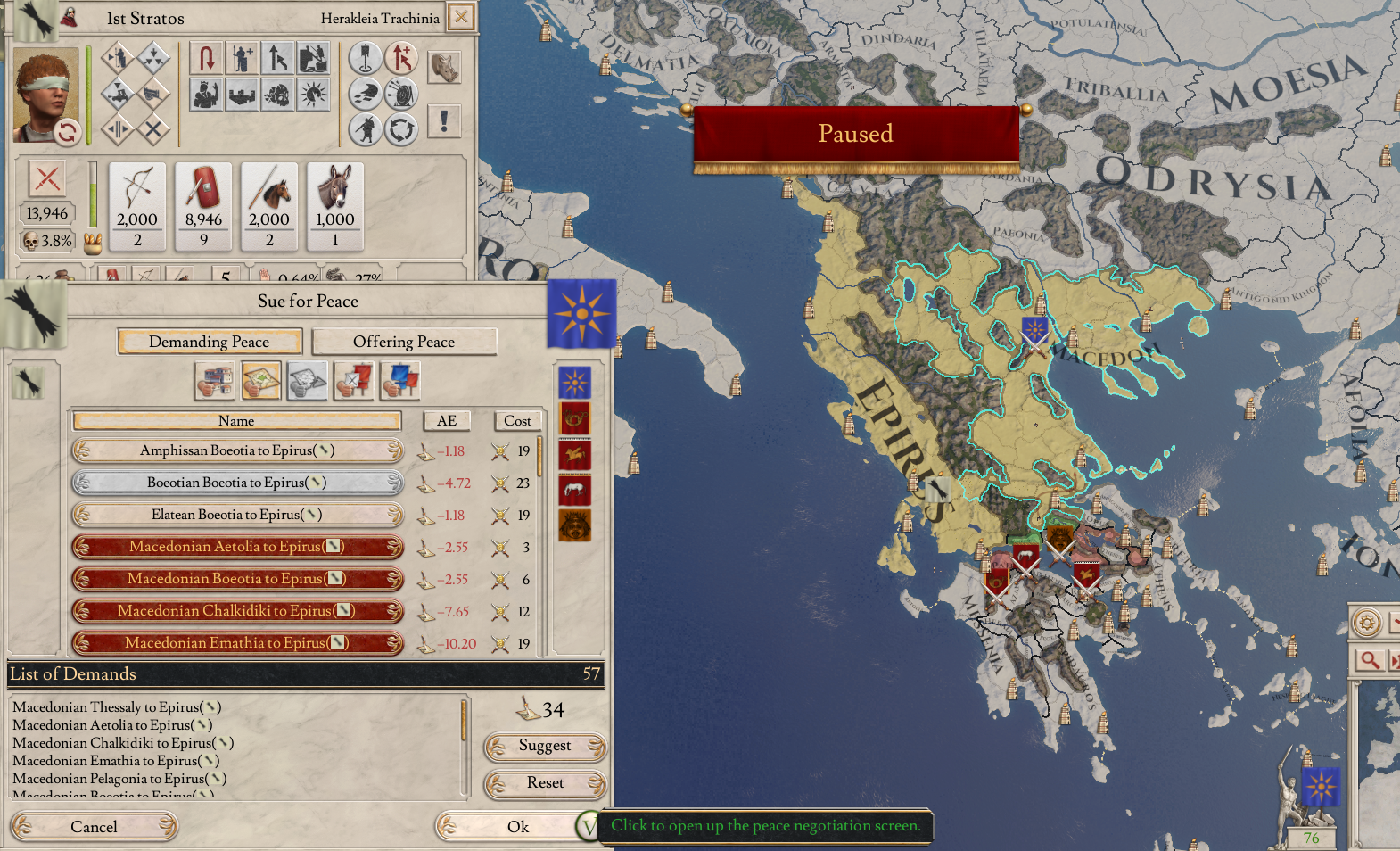The height and width of the screenshot is (851, 1400).
Task: Confirm the peace terms with Ok
Action: (x=517, y=827)
